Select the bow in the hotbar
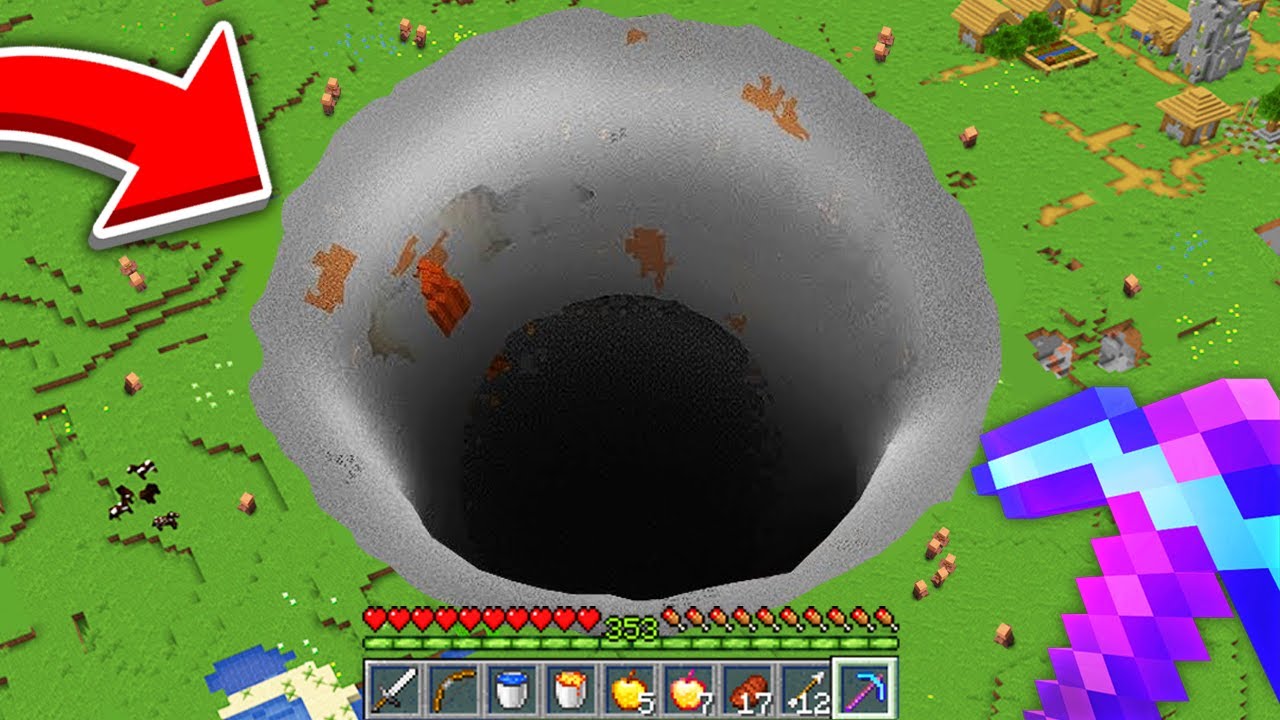 pyautogui.click(x=454, y=688)
